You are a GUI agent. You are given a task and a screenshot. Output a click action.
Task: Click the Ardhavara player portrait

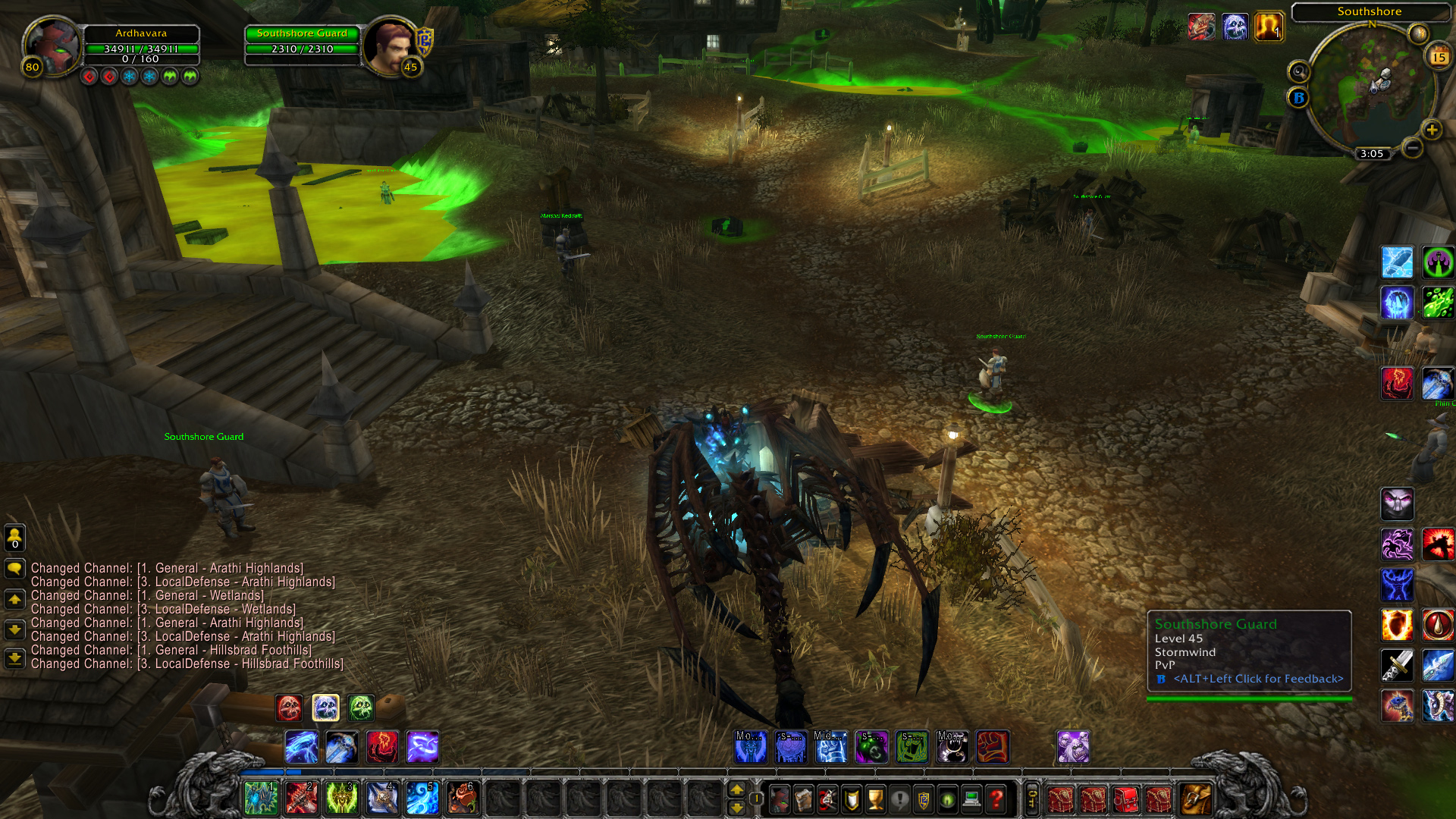coord(51,45)
